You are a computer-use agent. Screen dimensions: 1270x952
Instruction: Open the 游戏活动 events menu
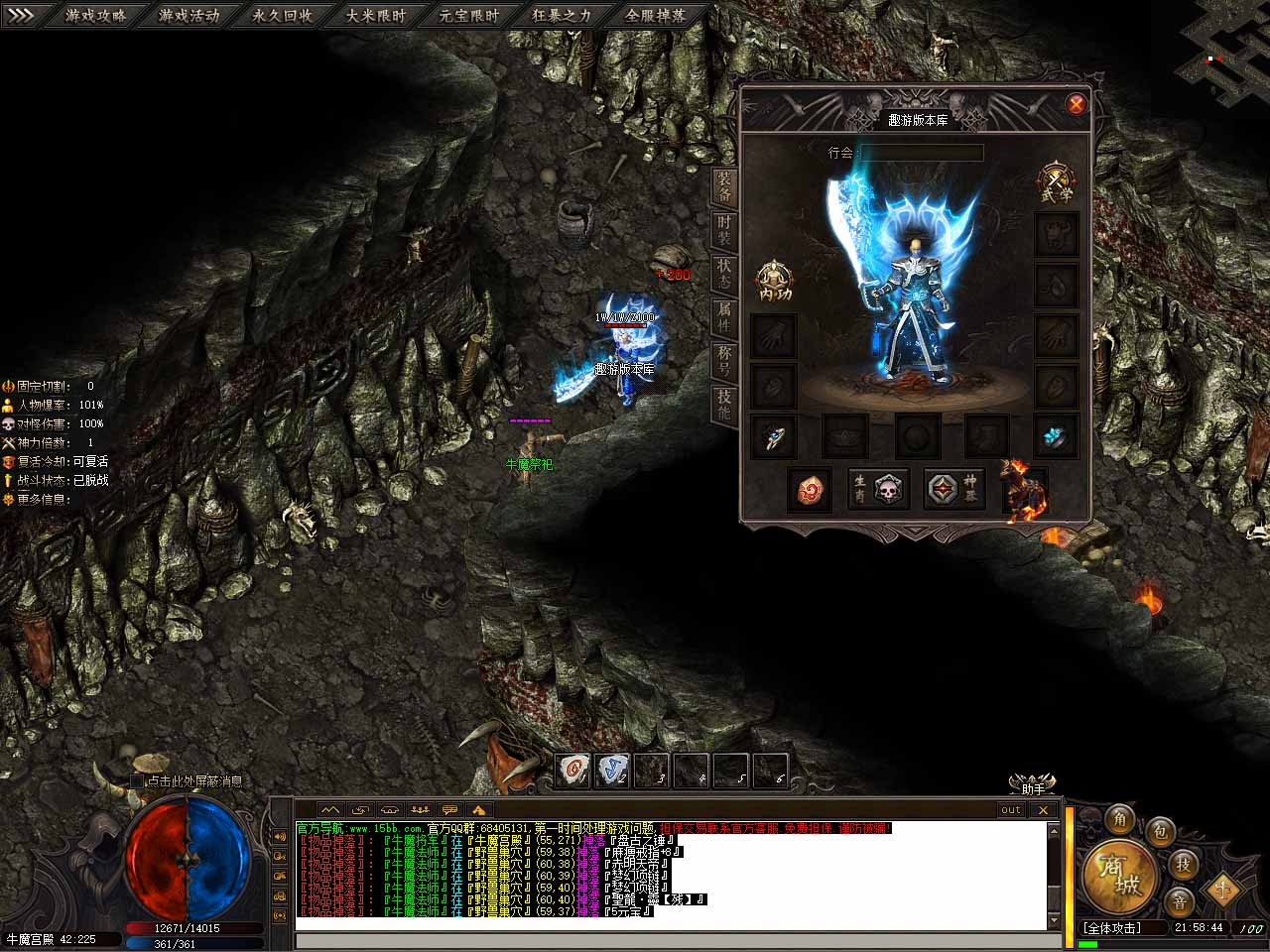[189, 15]
